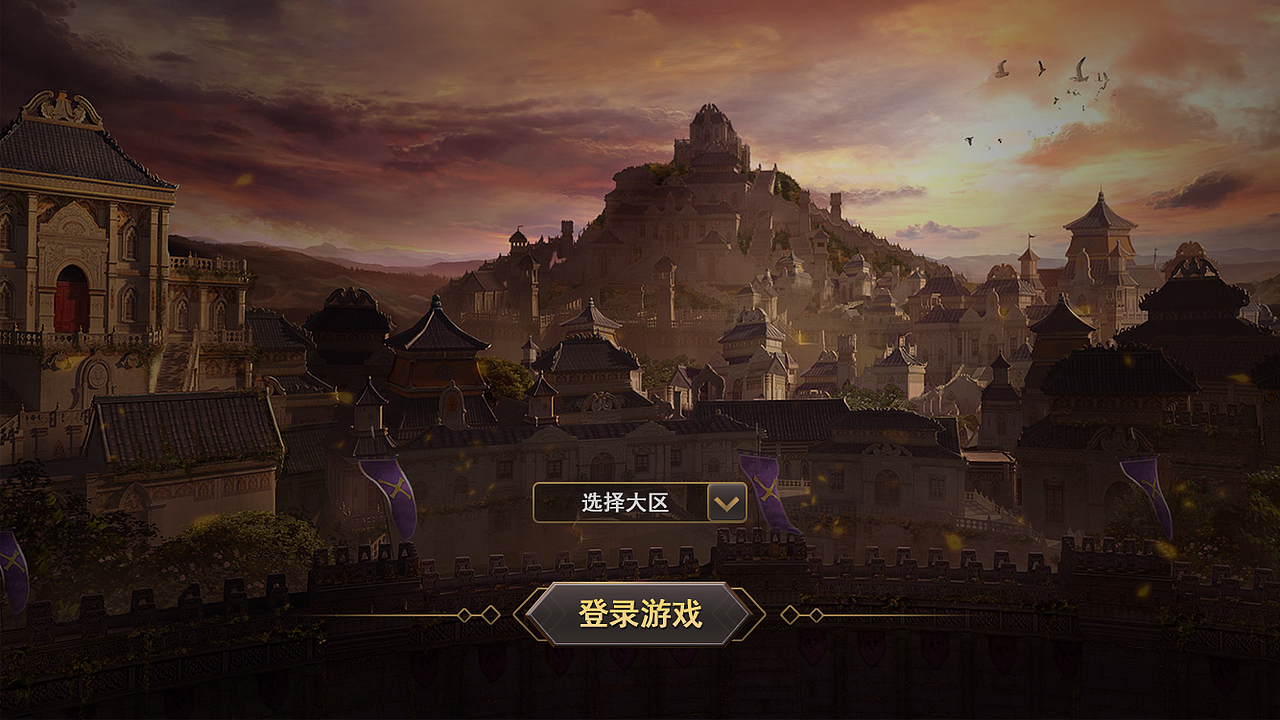1280x720 pixels.
Task: Click the 登录游戏 hexagonal banner
Action: point(640,614)
